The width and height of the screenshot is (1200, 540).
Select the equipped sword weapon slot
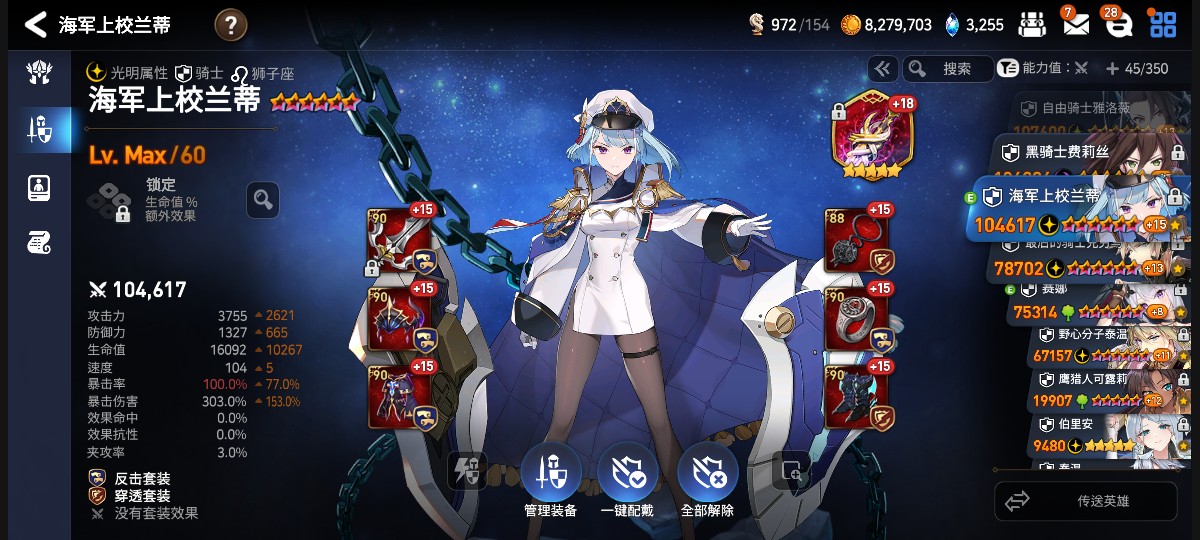pos(402,240)
